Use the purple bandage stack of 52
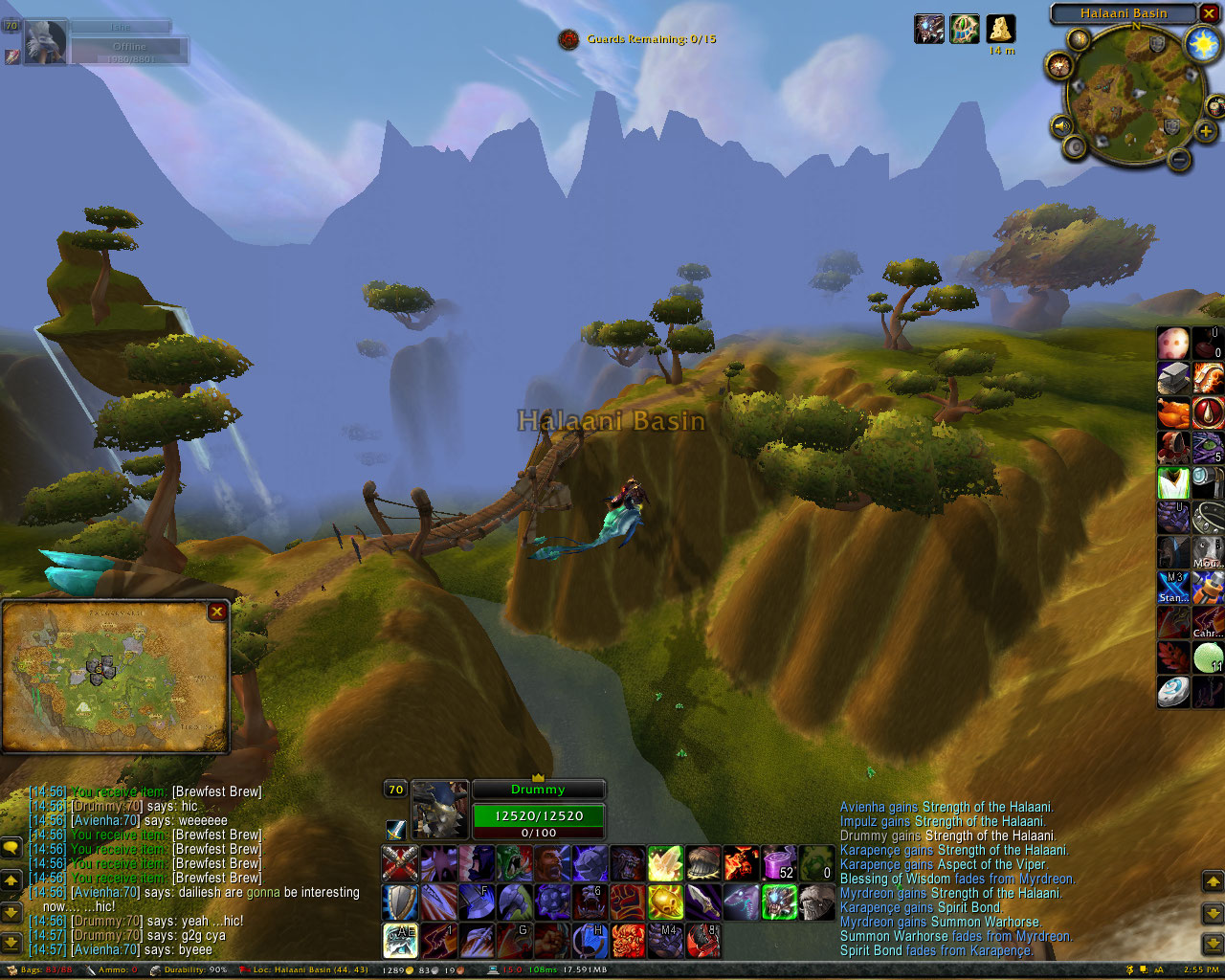1225x980 pixels. coord(778,863)
